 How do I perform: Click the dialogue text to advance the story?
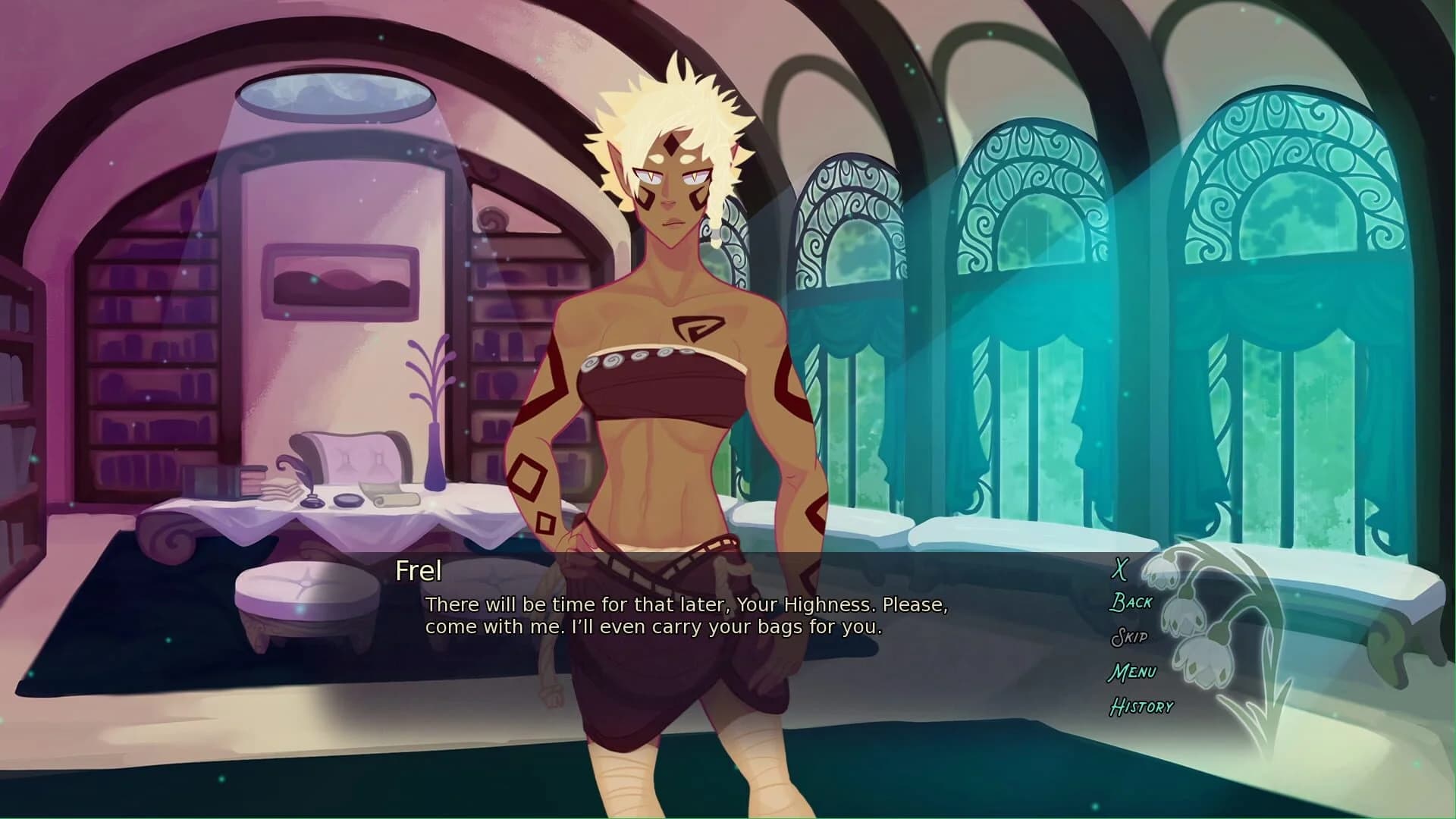(686, 616)
